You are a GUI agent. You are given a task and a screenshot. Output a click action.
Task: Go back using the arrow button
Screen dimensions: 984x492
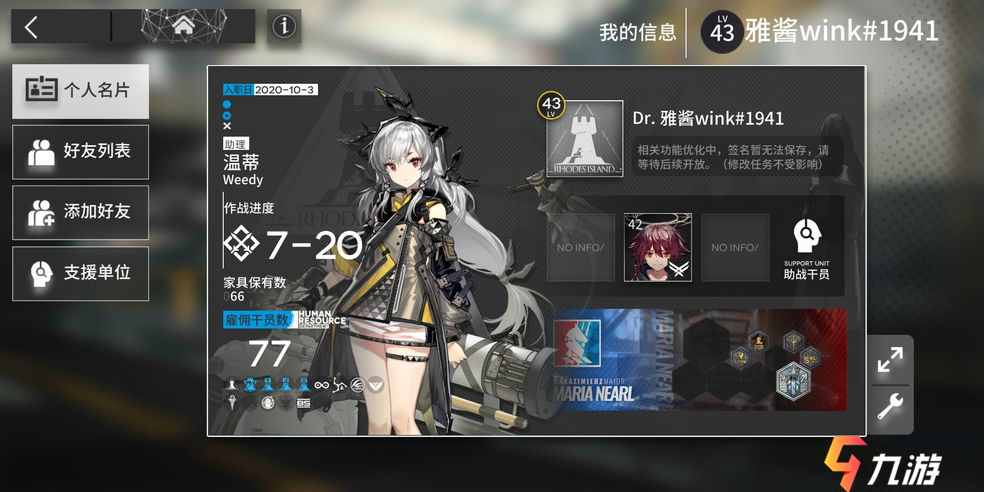(x=33, y=27)
